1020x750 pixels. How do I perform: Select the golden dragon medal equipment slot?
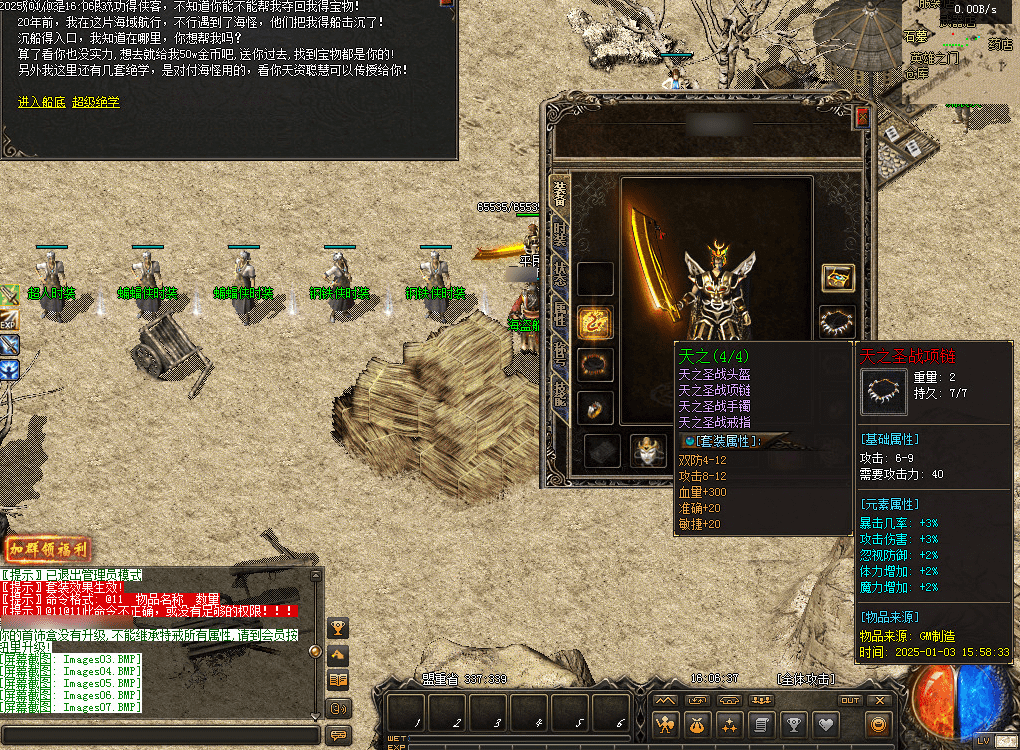(x=595, y=321)
